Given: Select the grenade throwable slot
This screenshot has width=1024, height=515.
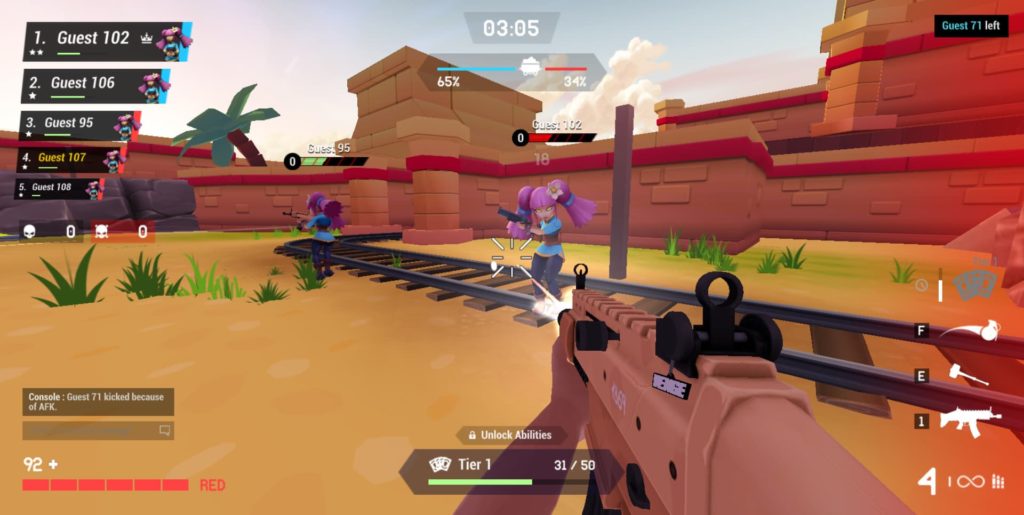Looking at the screenshot, I should pyautogui.click(x=967, y=330).
